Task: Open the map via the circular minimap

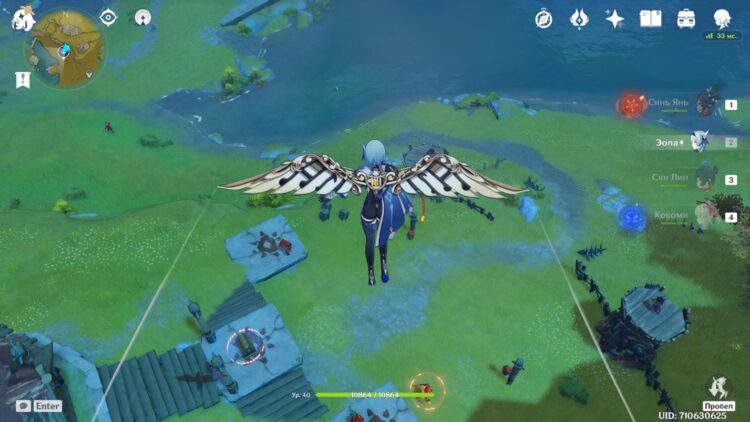Action: point(66,48)
